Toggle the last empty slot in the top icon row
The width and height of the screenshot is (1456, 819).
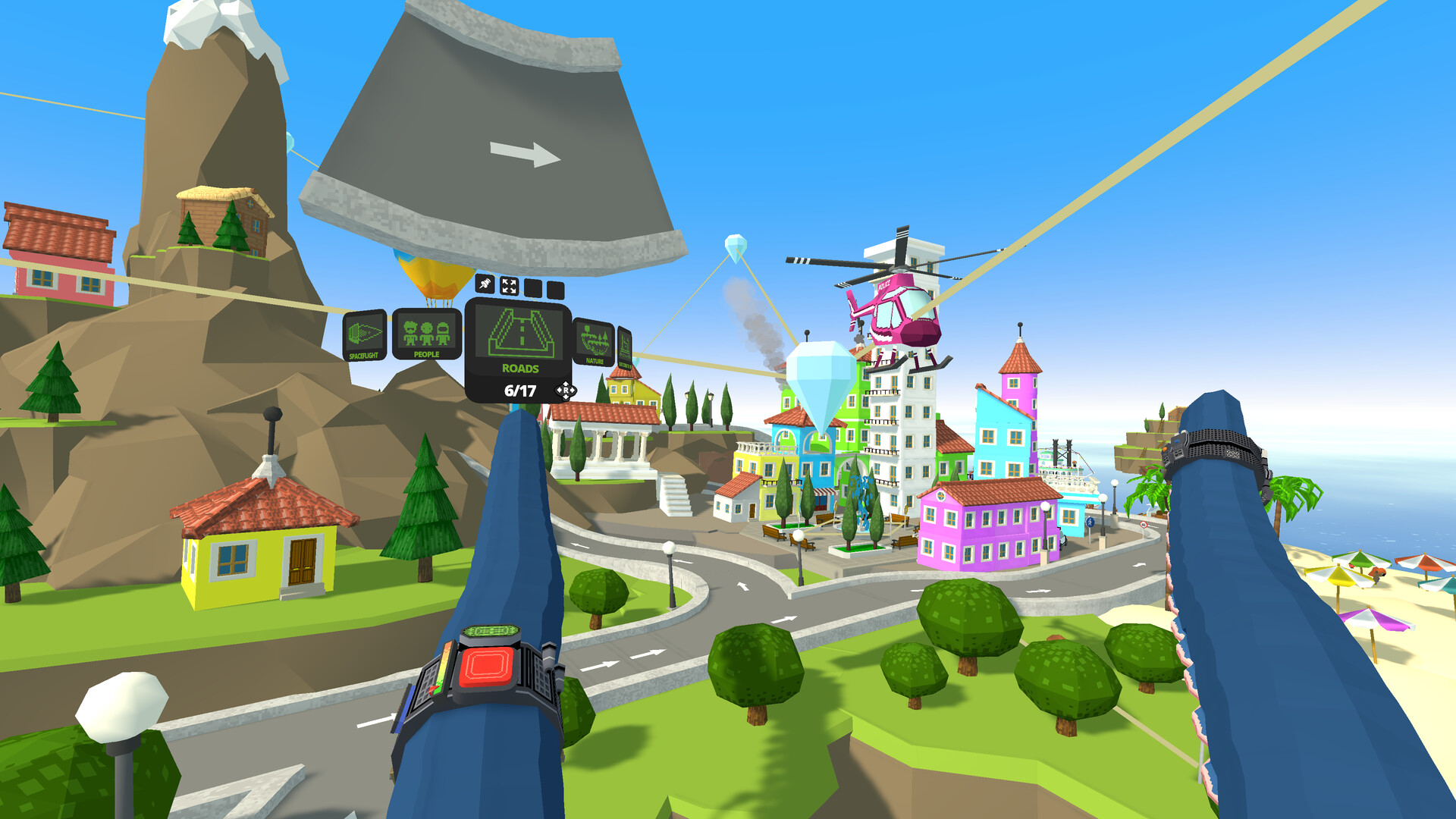click(x=555, y=289)
